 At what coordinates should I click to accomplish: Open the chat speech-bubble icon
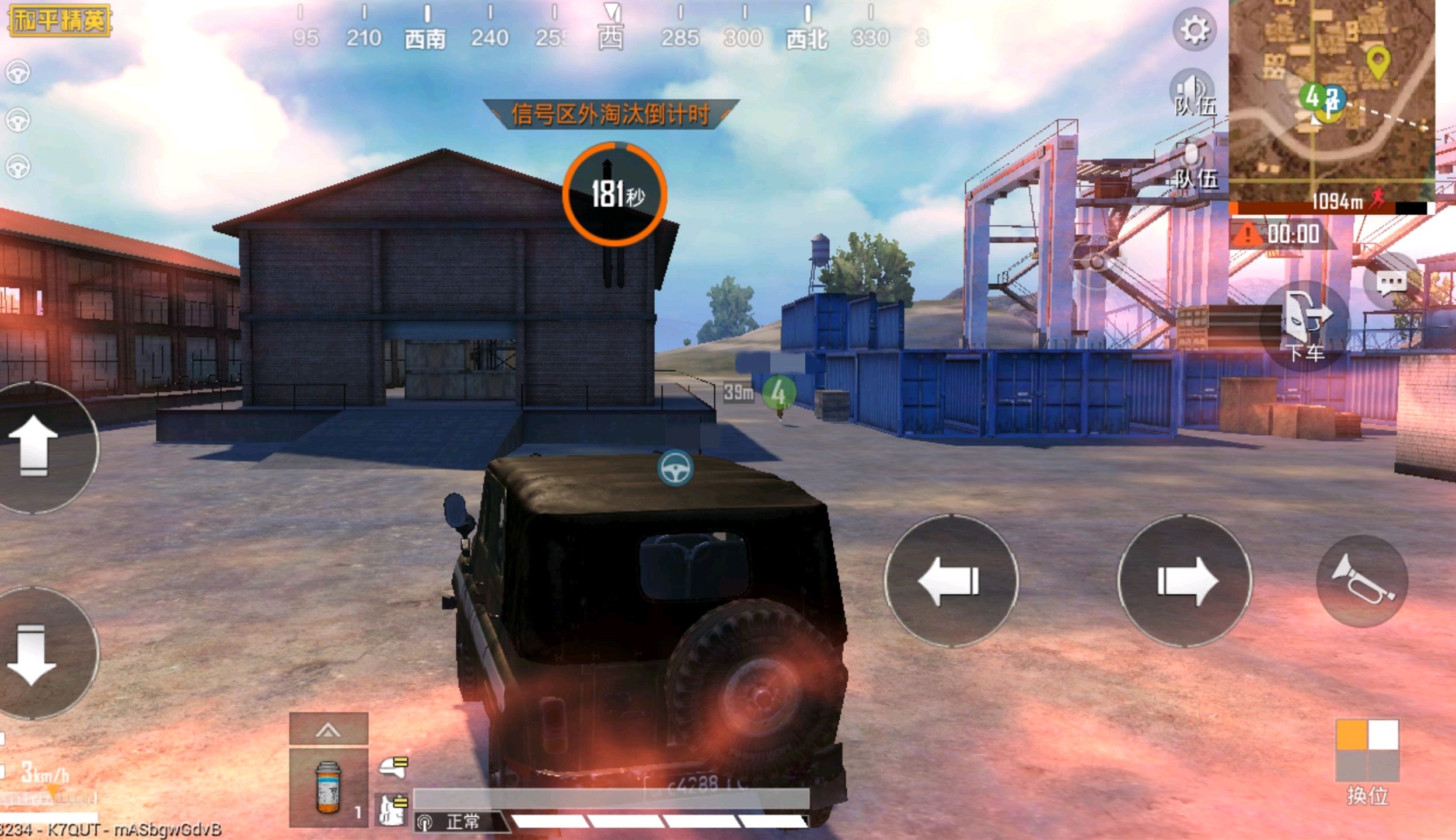point(1391,283)
